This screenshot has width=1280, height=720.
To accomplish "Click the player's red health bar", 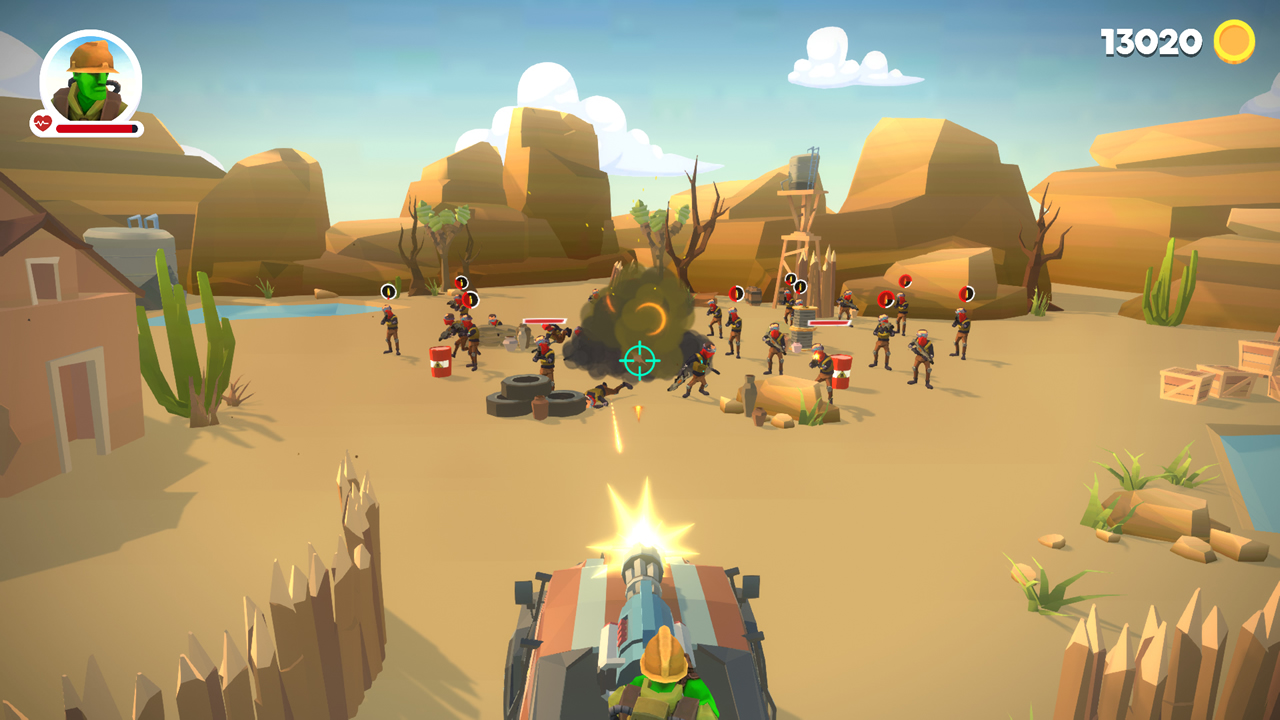I will 95,128.
